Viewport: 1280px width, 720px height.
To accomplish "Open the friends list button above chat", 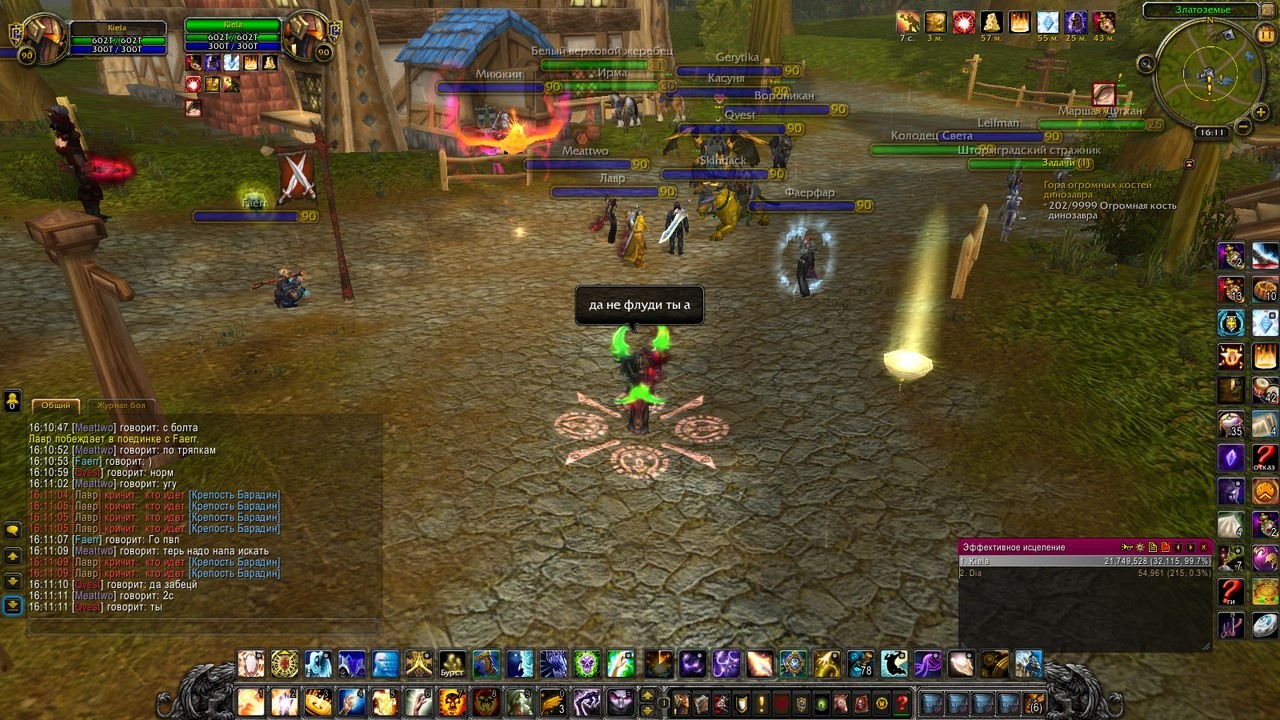I will tap(13, 401).
